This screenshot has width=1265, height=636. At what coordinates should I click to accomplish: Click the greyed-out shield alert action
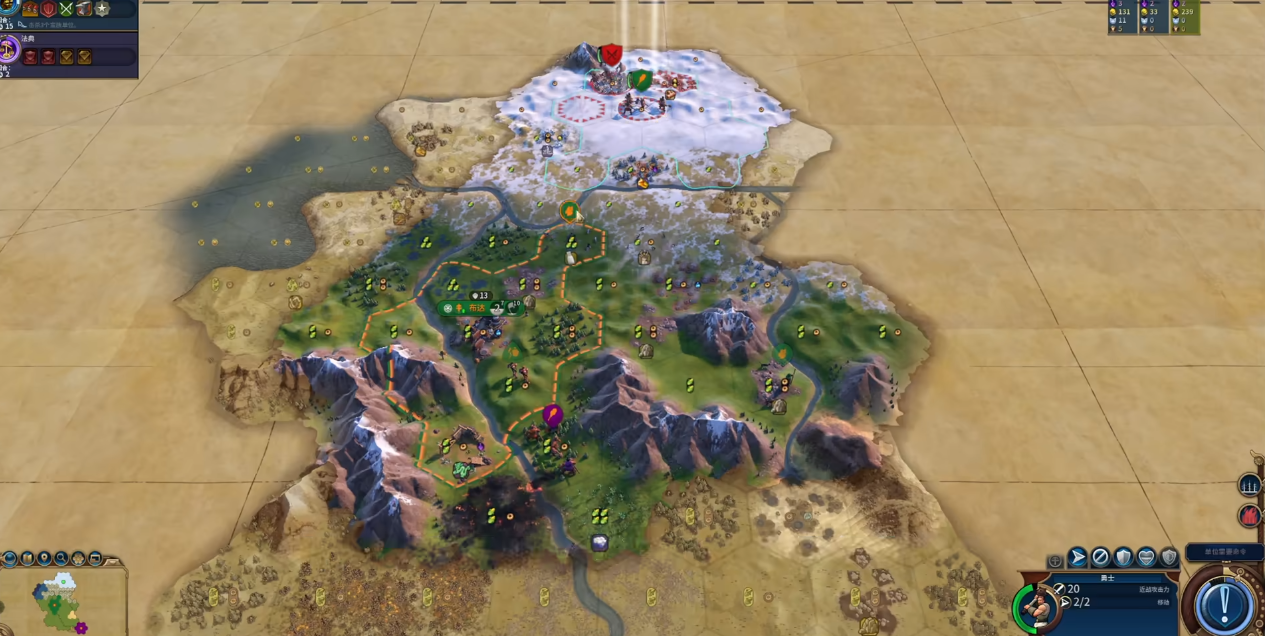click(x=1169, y=557)
